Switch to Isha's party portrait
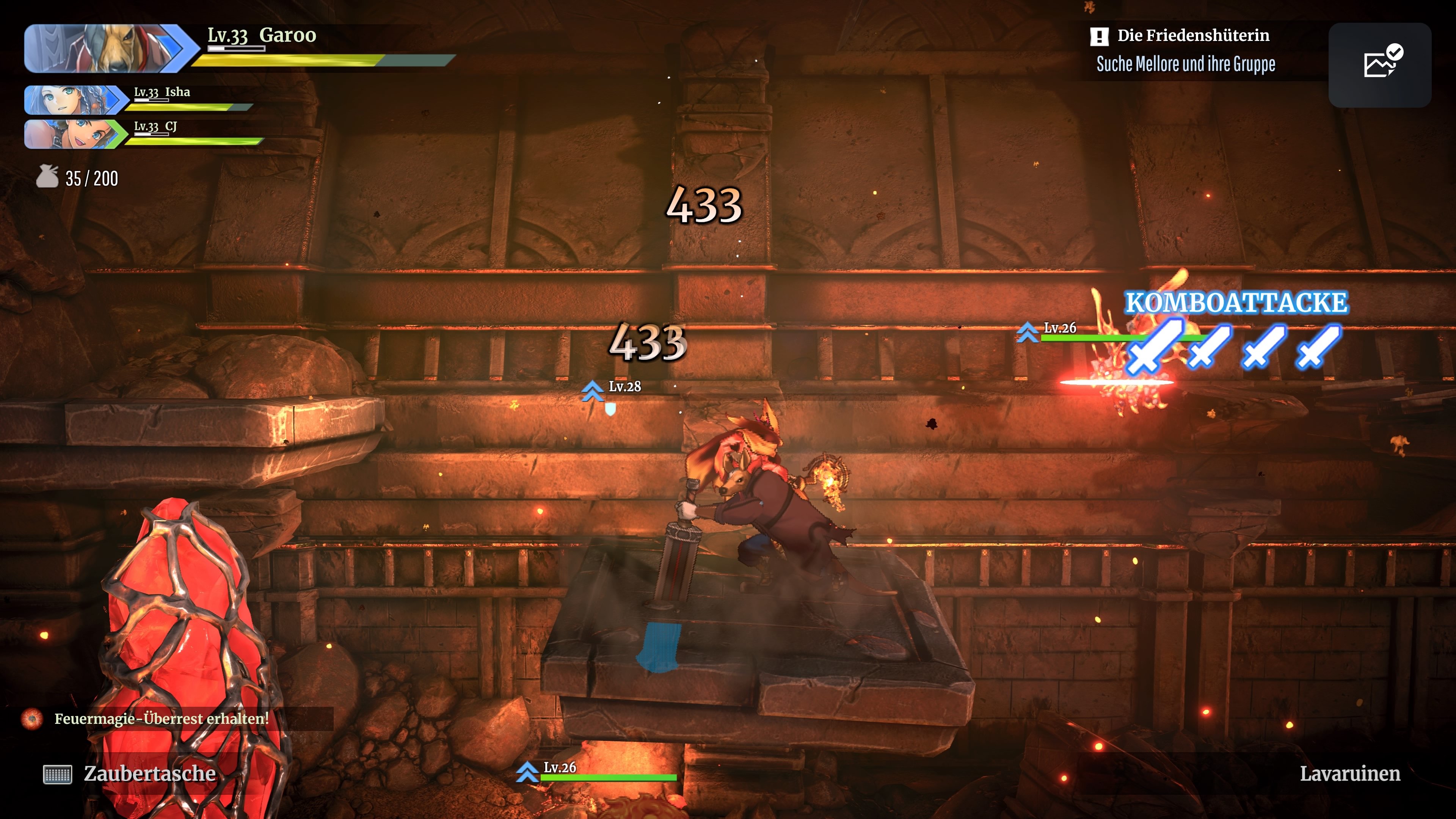 (x=74, y=99)
